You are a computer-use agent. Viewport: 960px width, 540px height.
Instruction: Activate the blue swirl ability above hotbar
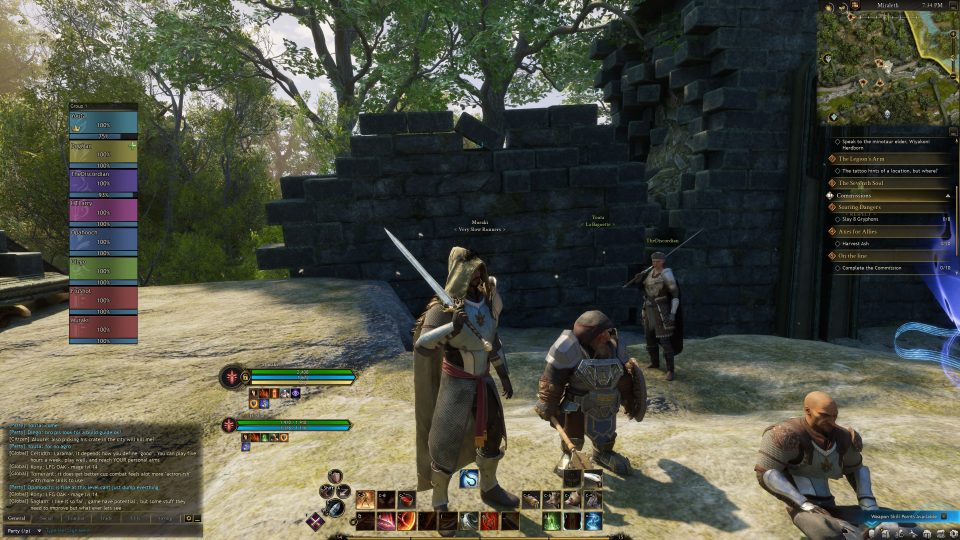click(468, 478)
